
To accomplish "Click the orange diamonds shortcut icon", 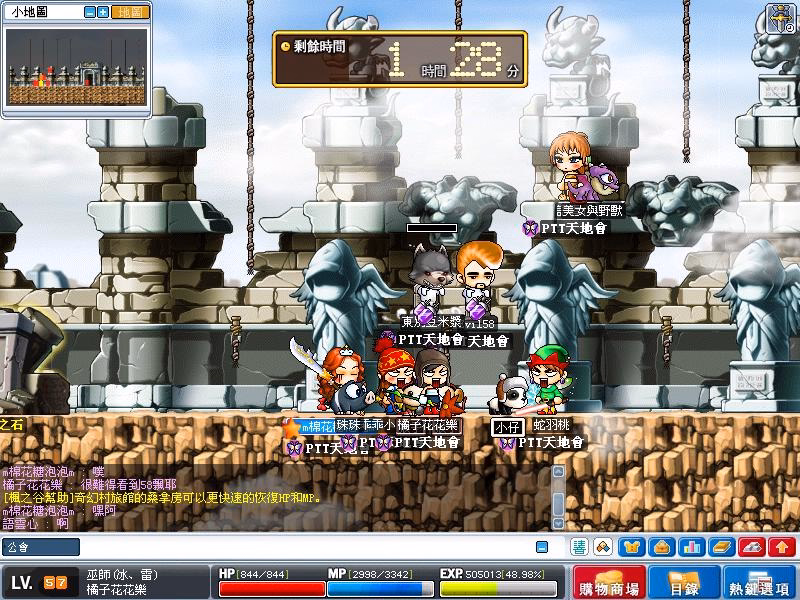I will [x=603, y=547].
